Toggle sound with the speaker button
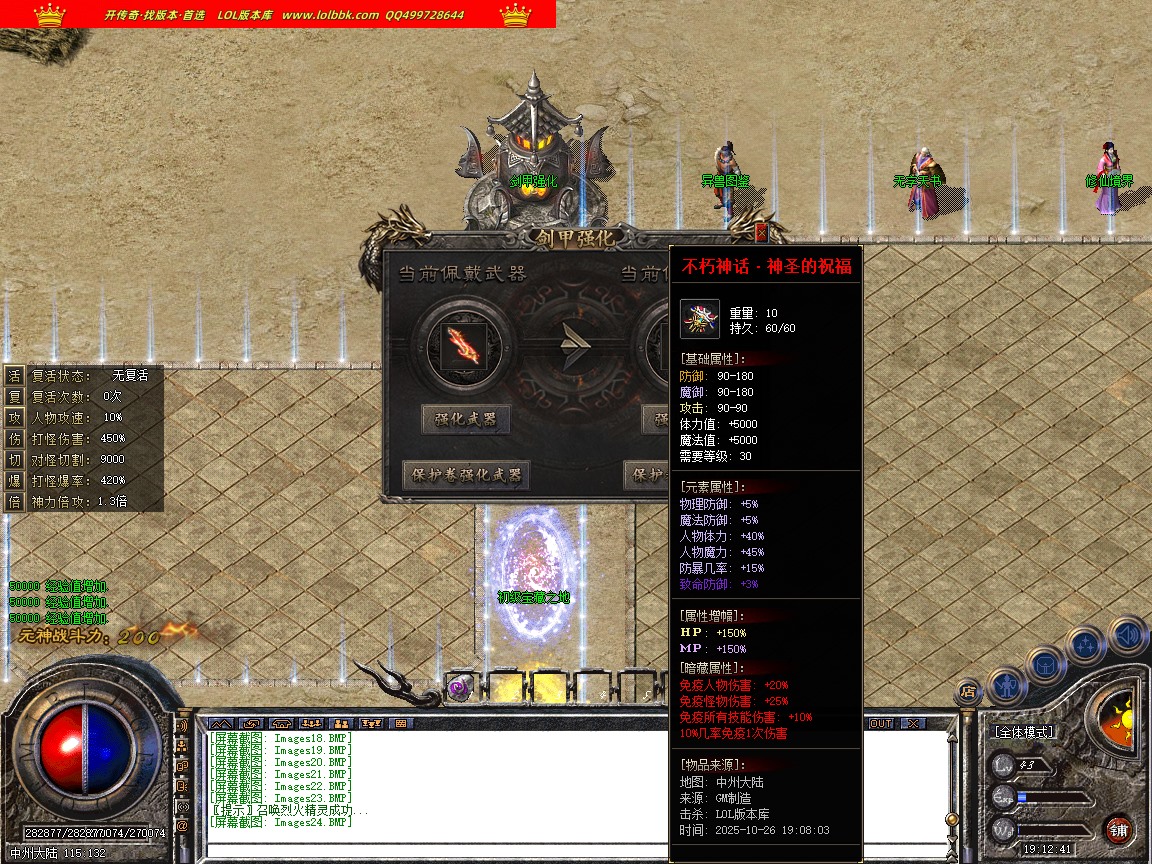 point(1127,635)
